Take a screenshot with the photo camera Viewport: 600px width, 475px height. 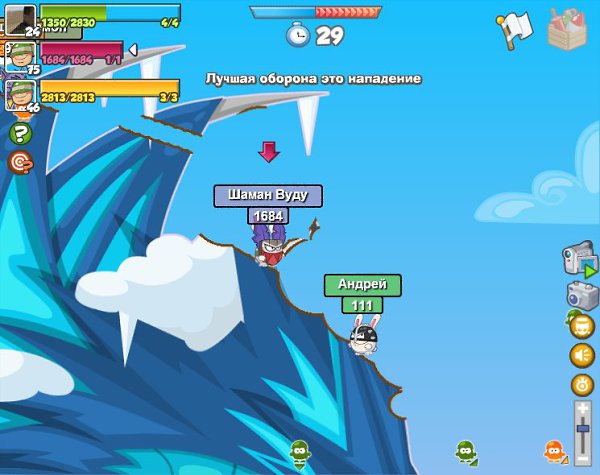click(x=581, y=294)
